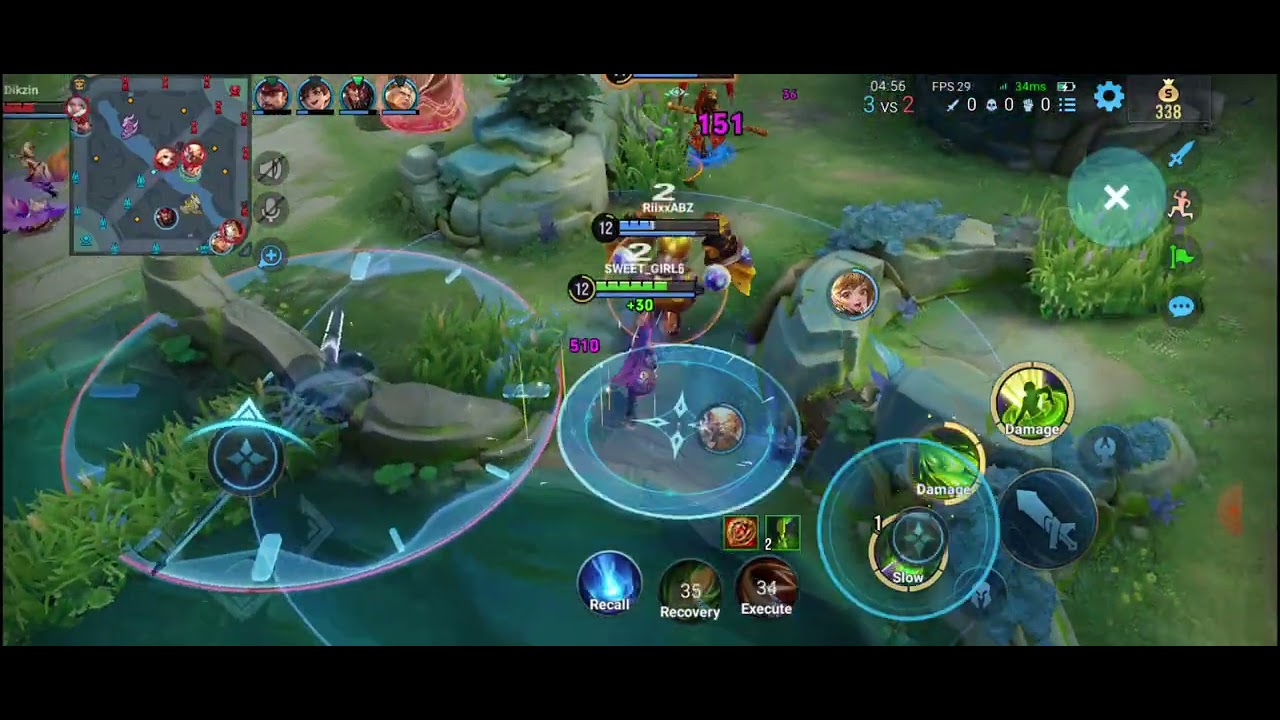Cast the Damage skill with running figure

1031,402
